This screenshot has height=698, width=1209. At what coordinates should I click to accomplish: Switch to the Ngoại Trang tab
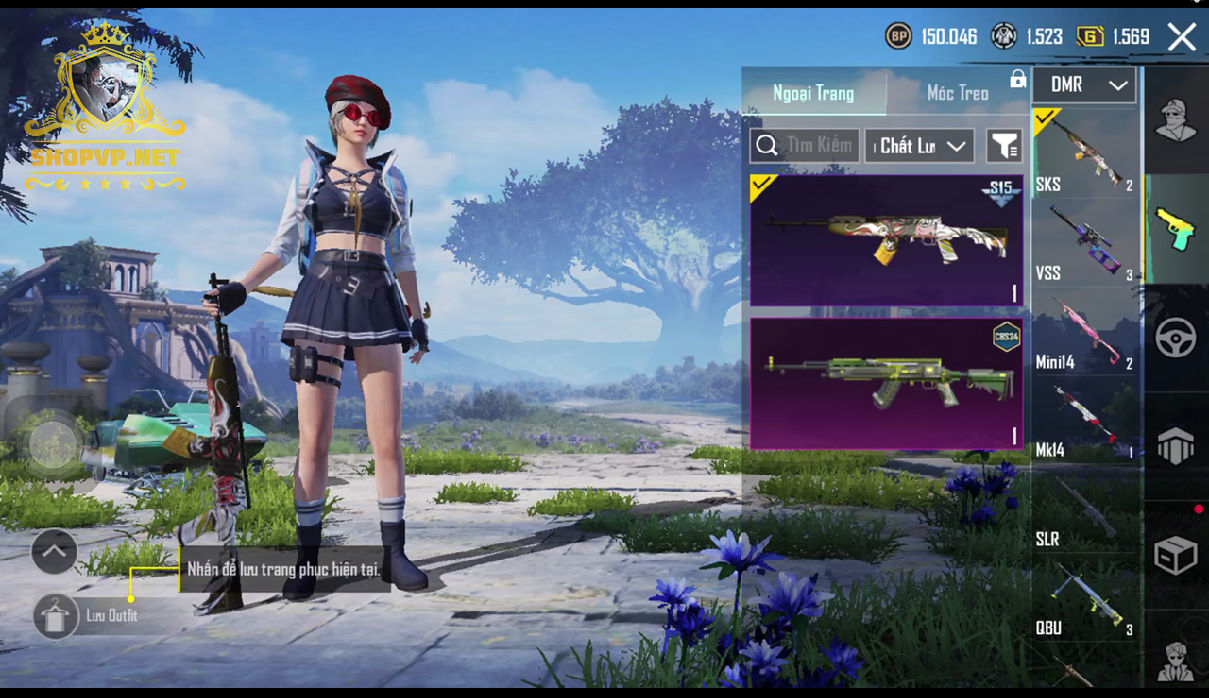coord(813,93)
